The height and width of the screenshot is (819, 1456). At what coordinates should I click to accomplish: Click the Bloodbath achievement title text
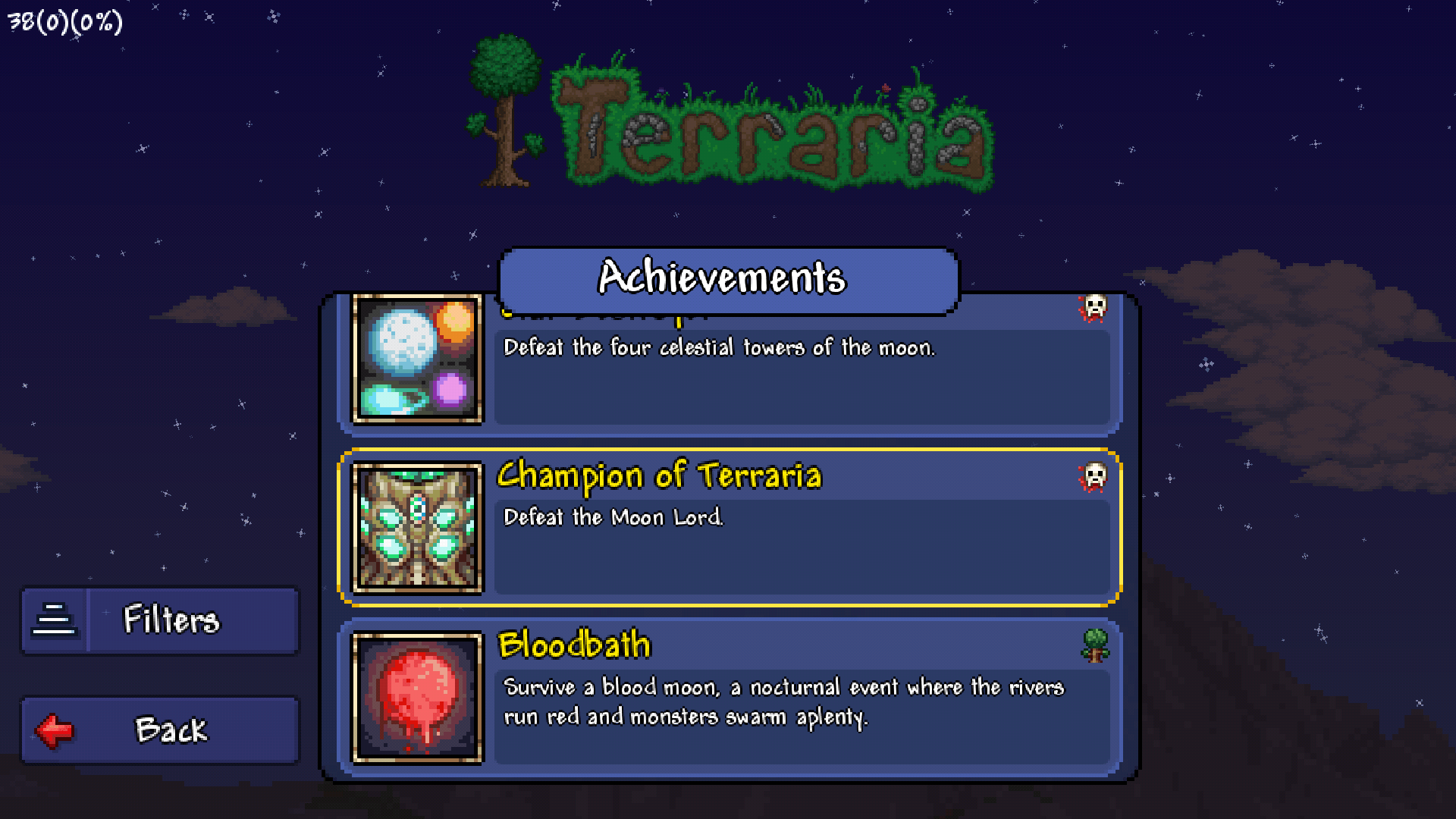pyautogui.click(x=575, y=645)
